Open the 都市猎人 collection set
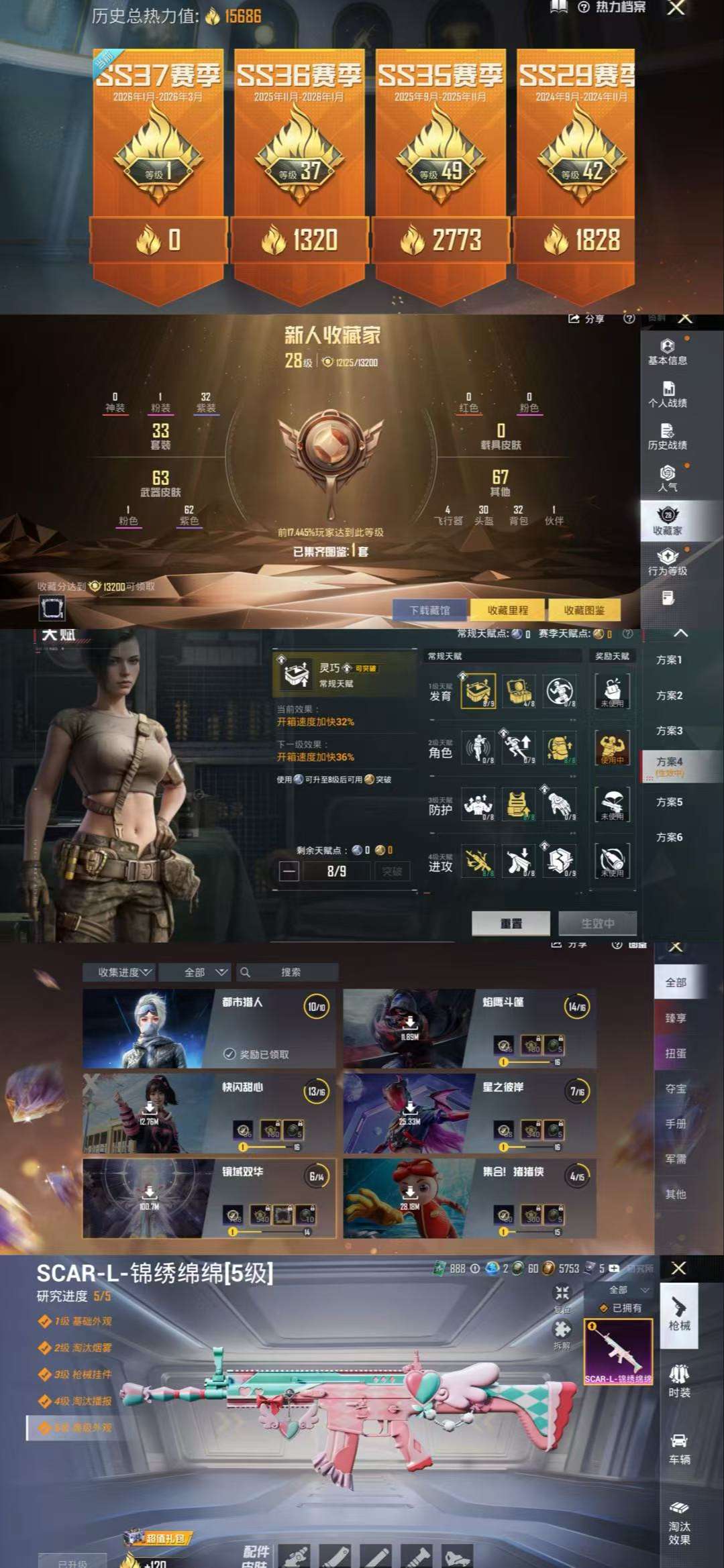 pyautogui.click(x=209, y=1028)
